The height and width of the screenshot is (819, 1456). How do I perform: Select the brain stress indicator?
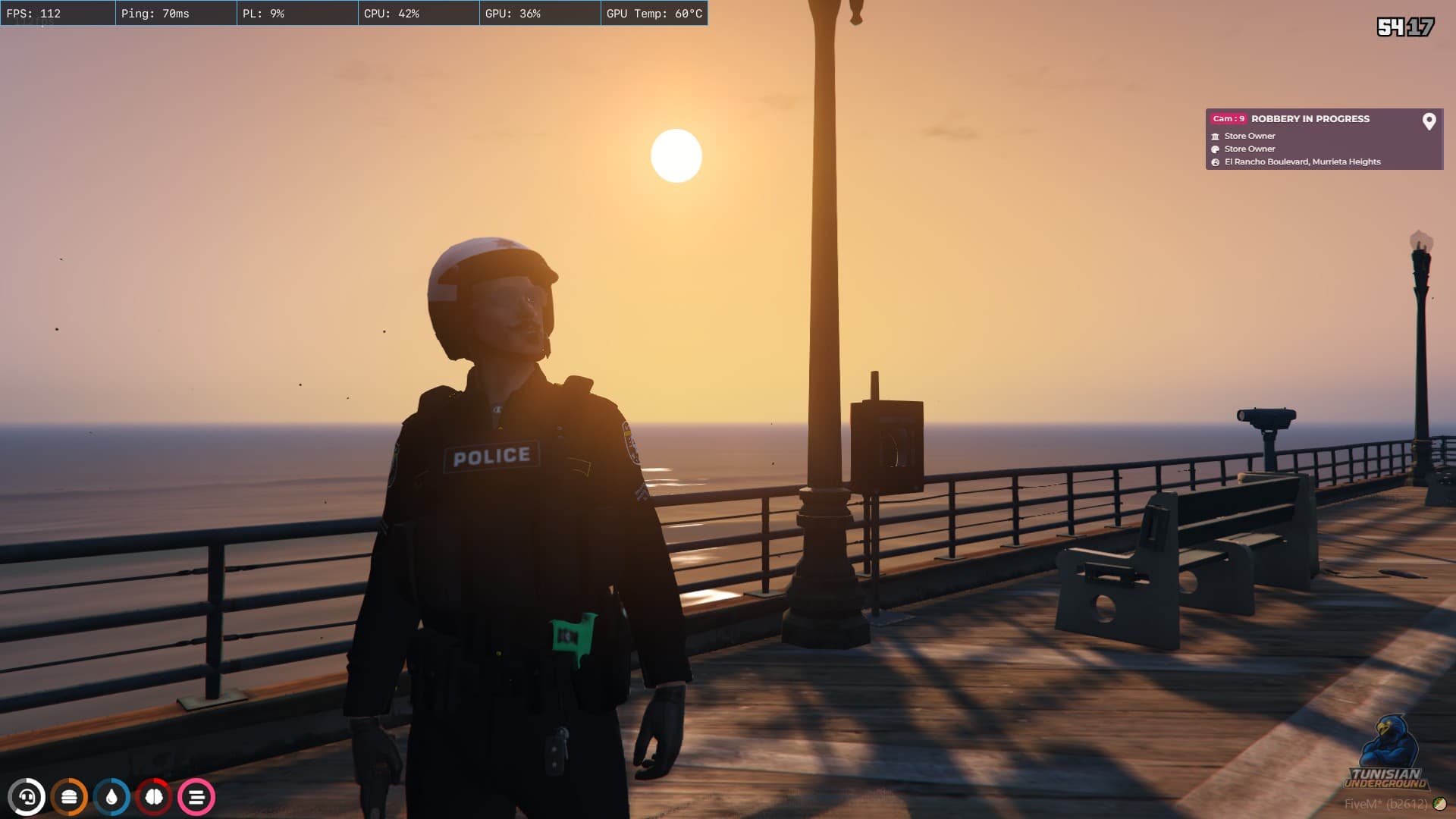pos(154,797)
